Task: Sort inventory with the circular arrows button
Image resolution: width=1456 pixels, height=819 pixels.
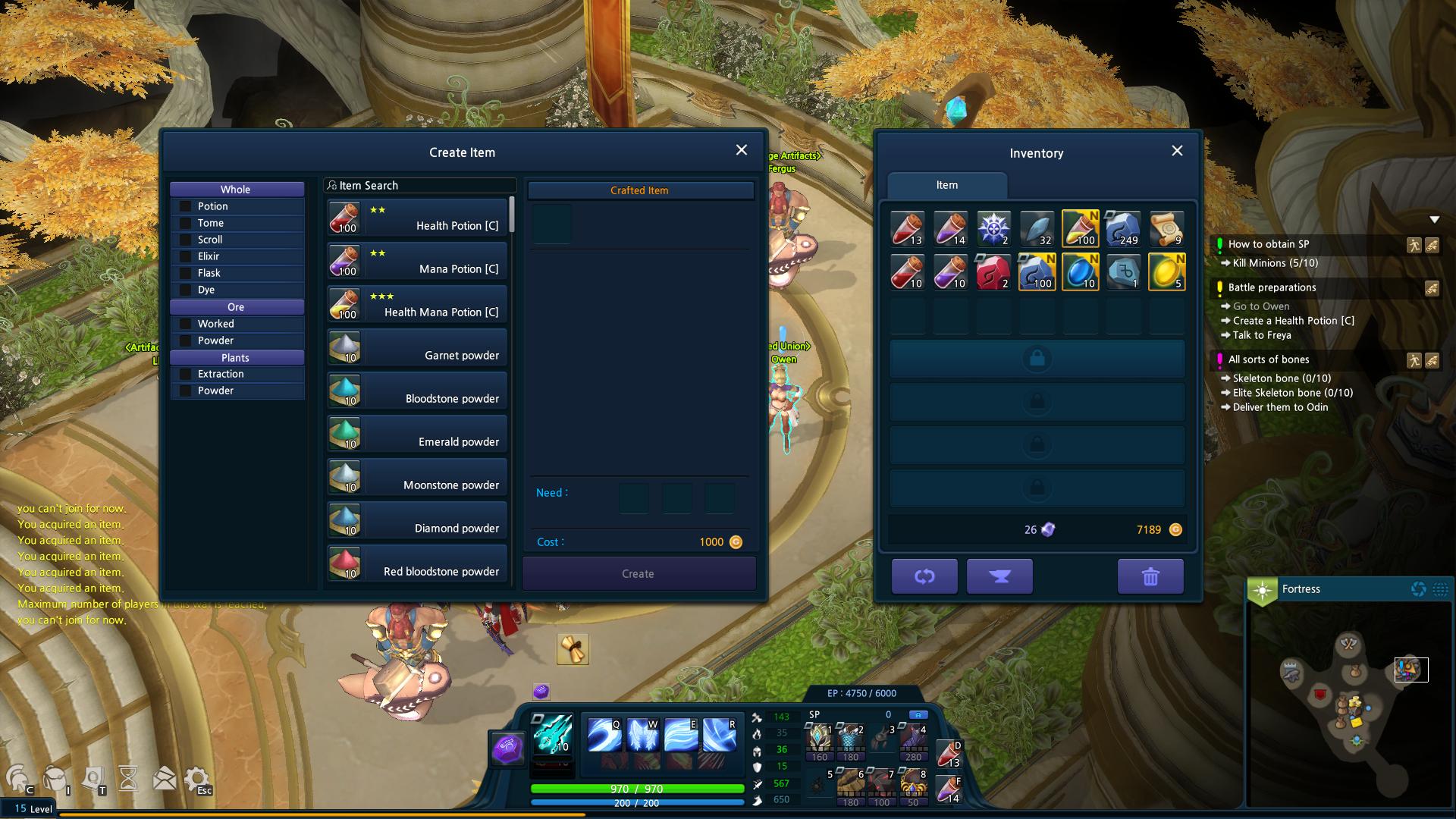Action: (924, 576)
